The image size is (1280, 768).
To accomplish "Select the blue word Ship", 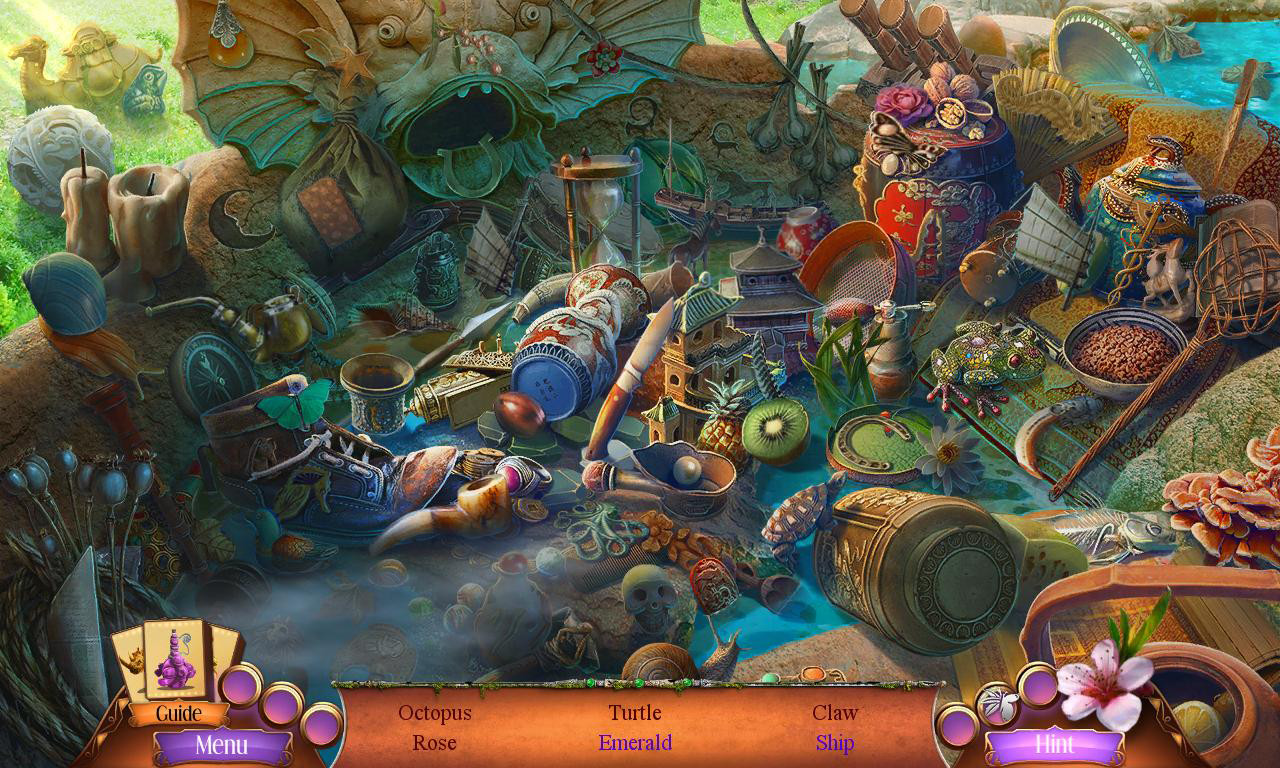I will click(834, 743).
